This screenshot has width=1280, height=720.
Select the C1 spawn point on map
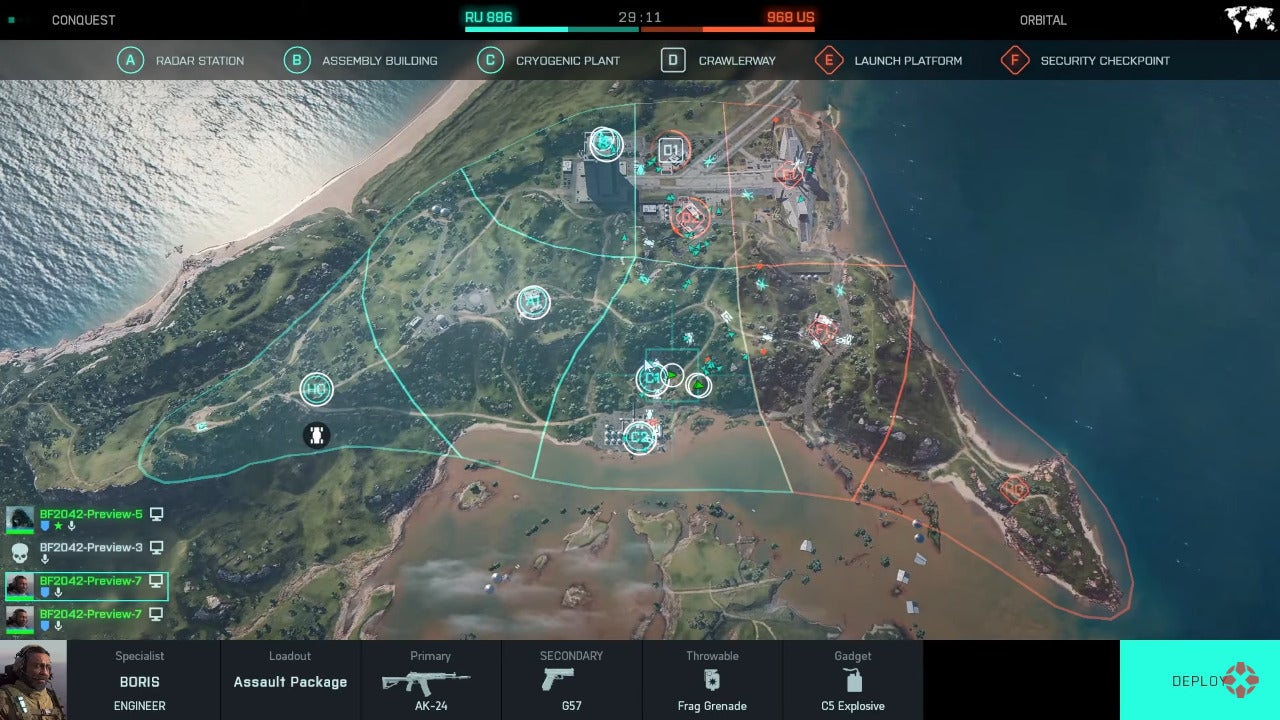click(652, 378)
